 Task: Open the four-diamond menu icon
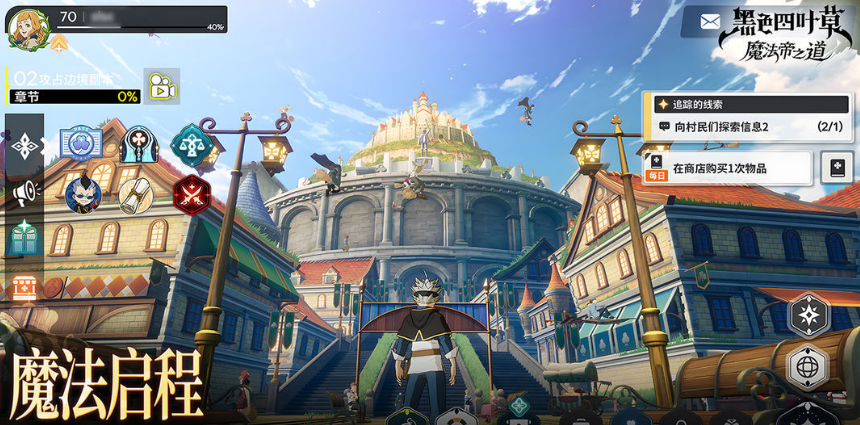[24, 145]
